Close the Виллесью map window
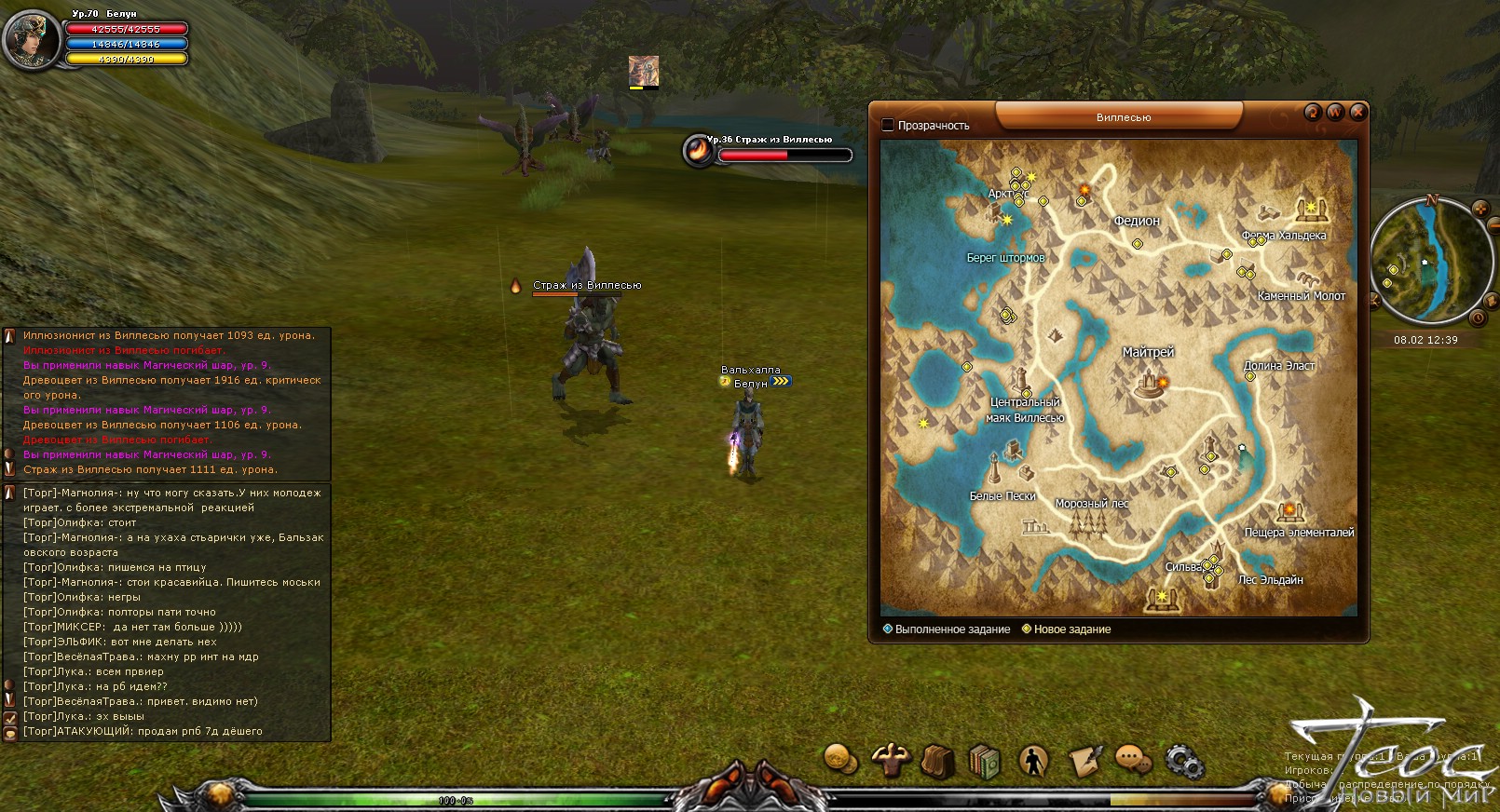Screen dimensions: 1500x812 pos(1358,113)
